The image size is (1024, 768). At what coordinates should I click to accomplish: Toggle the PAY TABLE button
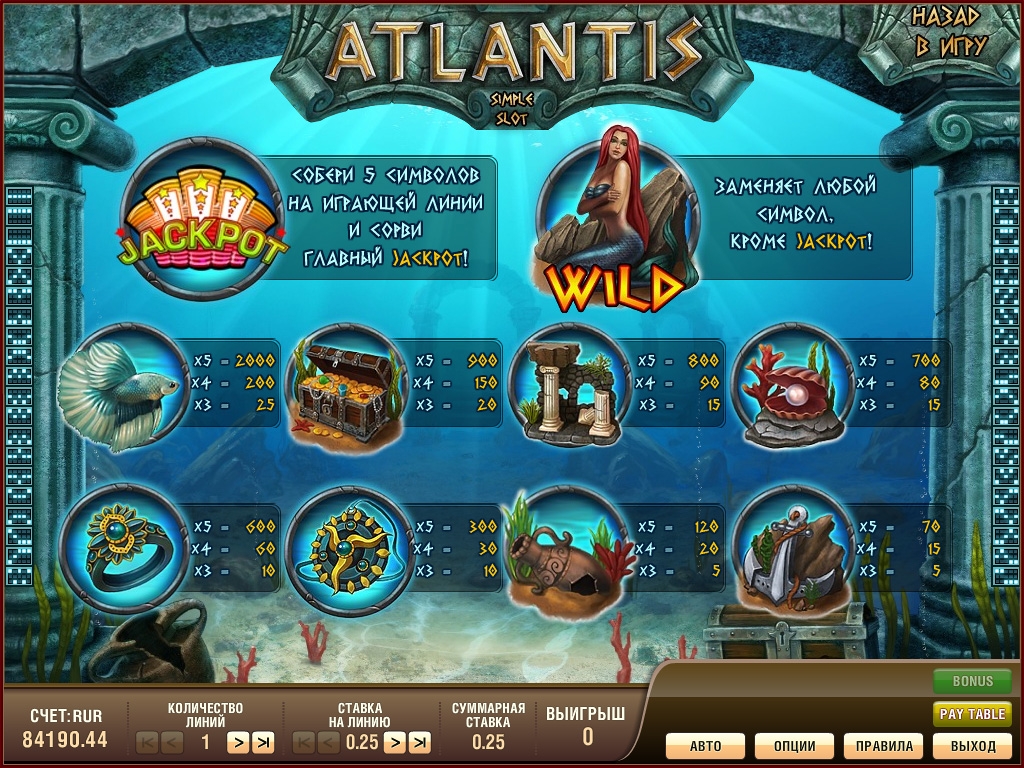tap(972, 714)
